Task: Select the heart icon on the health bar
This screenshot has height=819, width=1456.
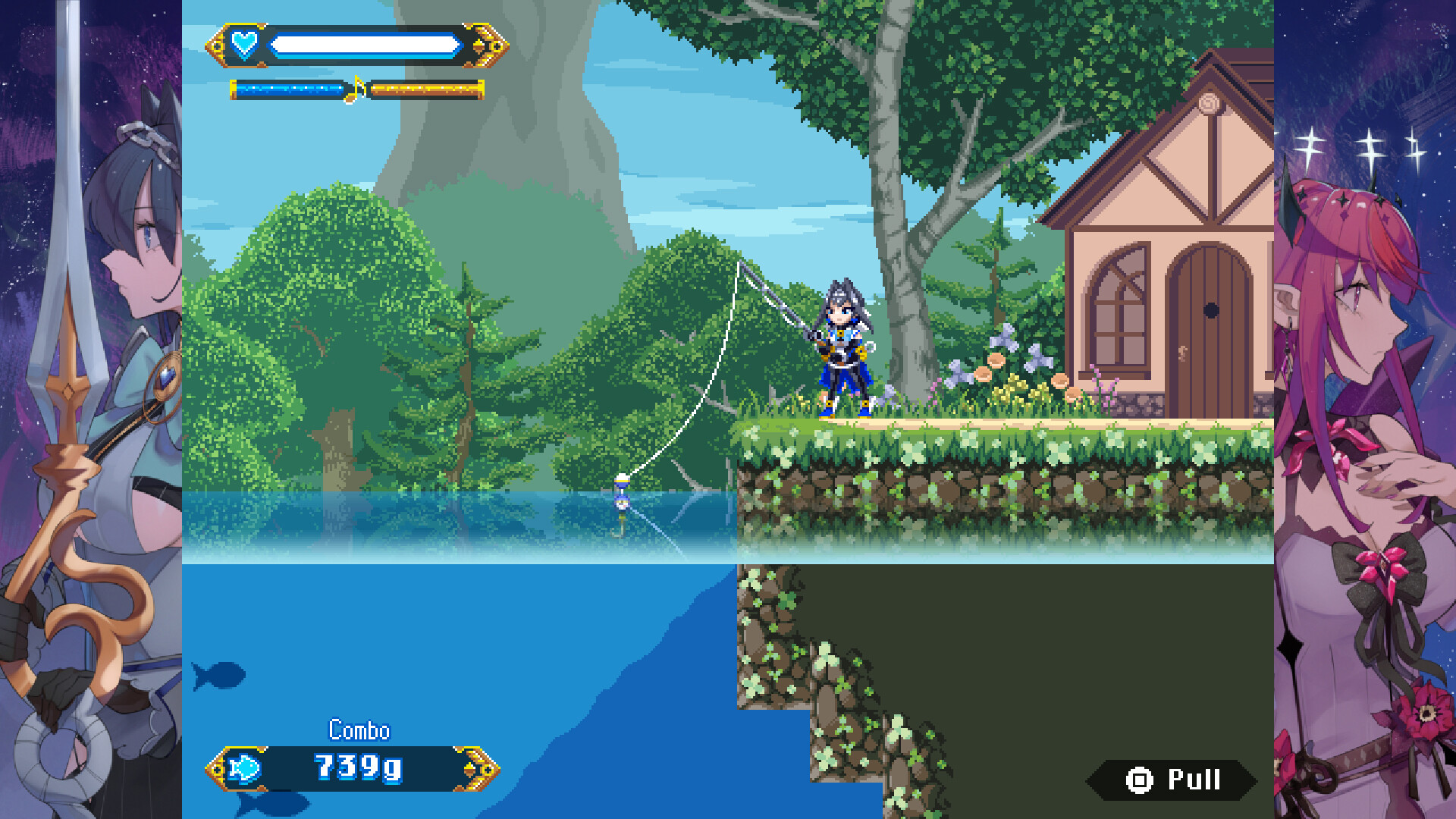Action: [245, 43]
